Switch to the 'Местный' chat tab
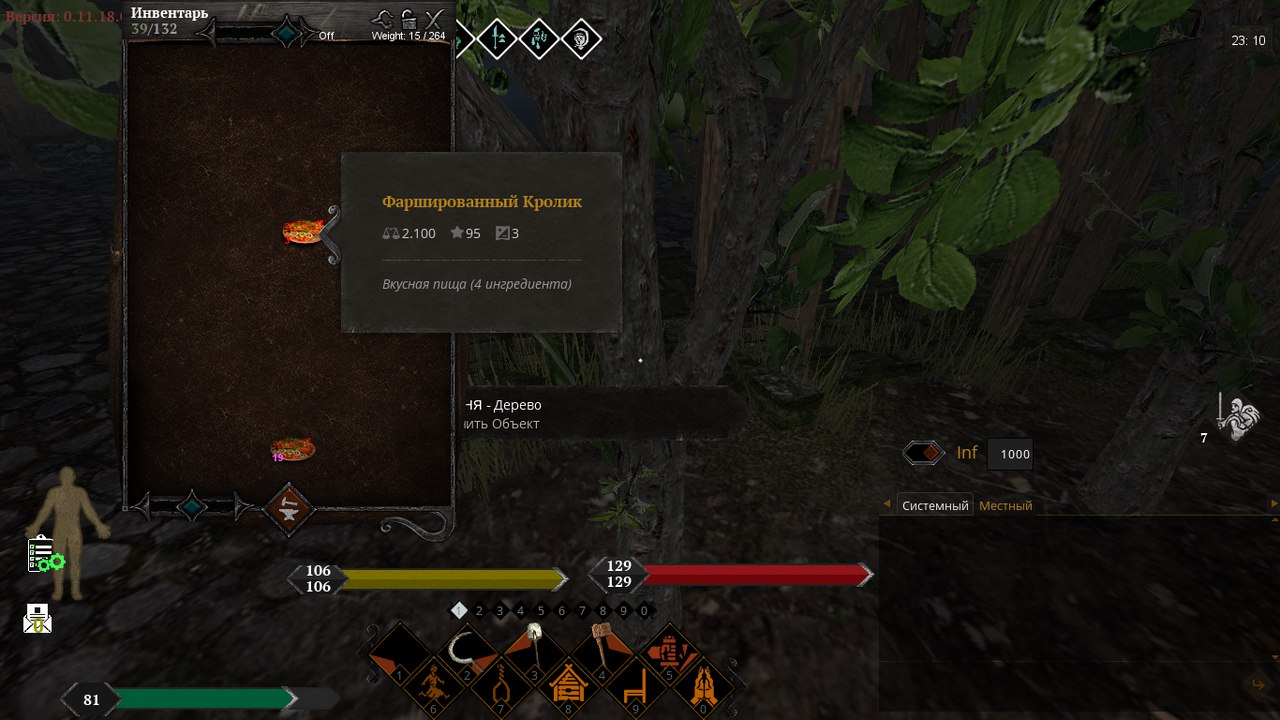This screenshot has height=720, width=1280. point(1005,505)
